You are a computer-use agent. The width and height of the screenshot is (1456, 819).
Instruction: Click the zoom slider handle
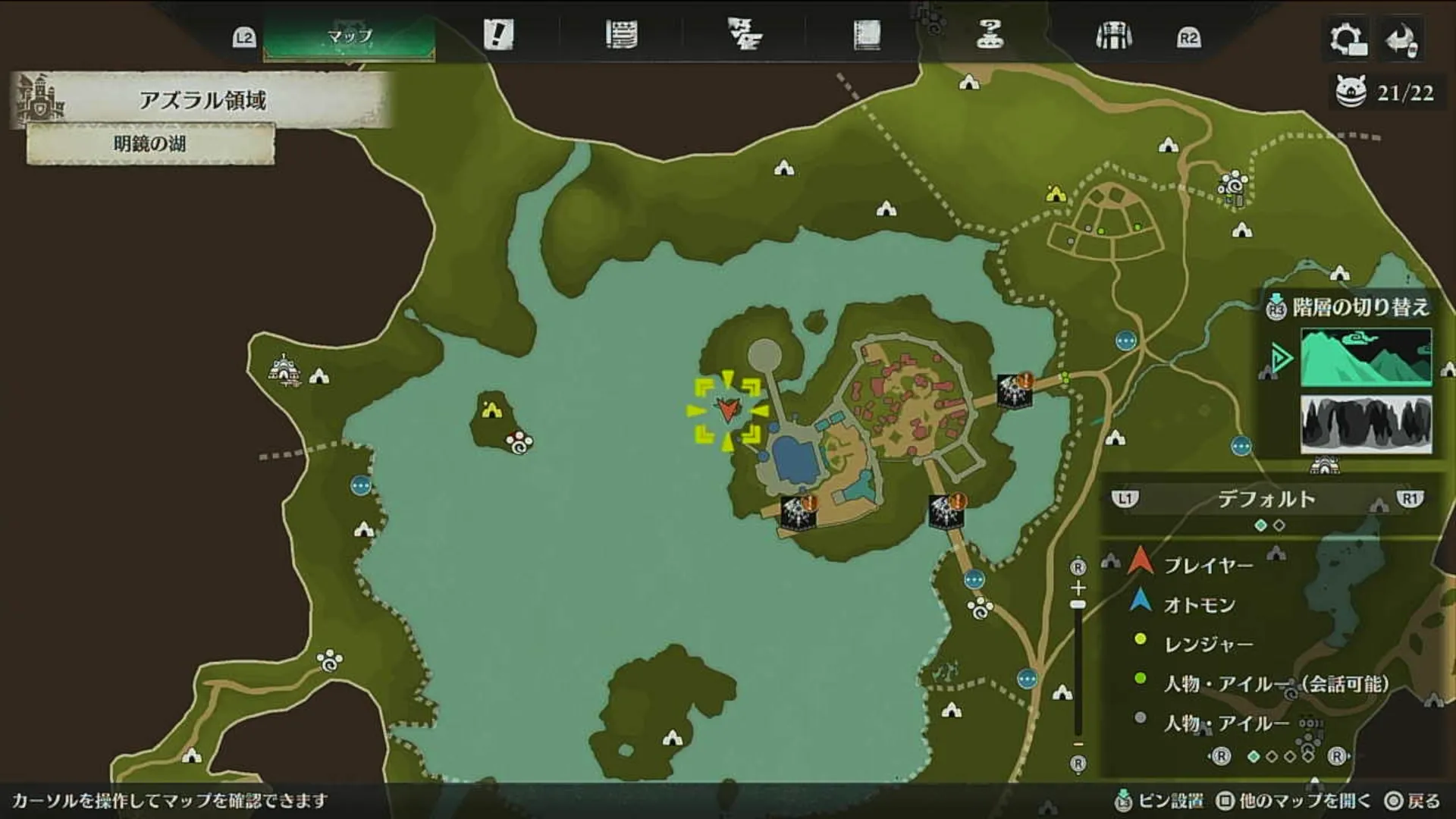(1078, 604)
